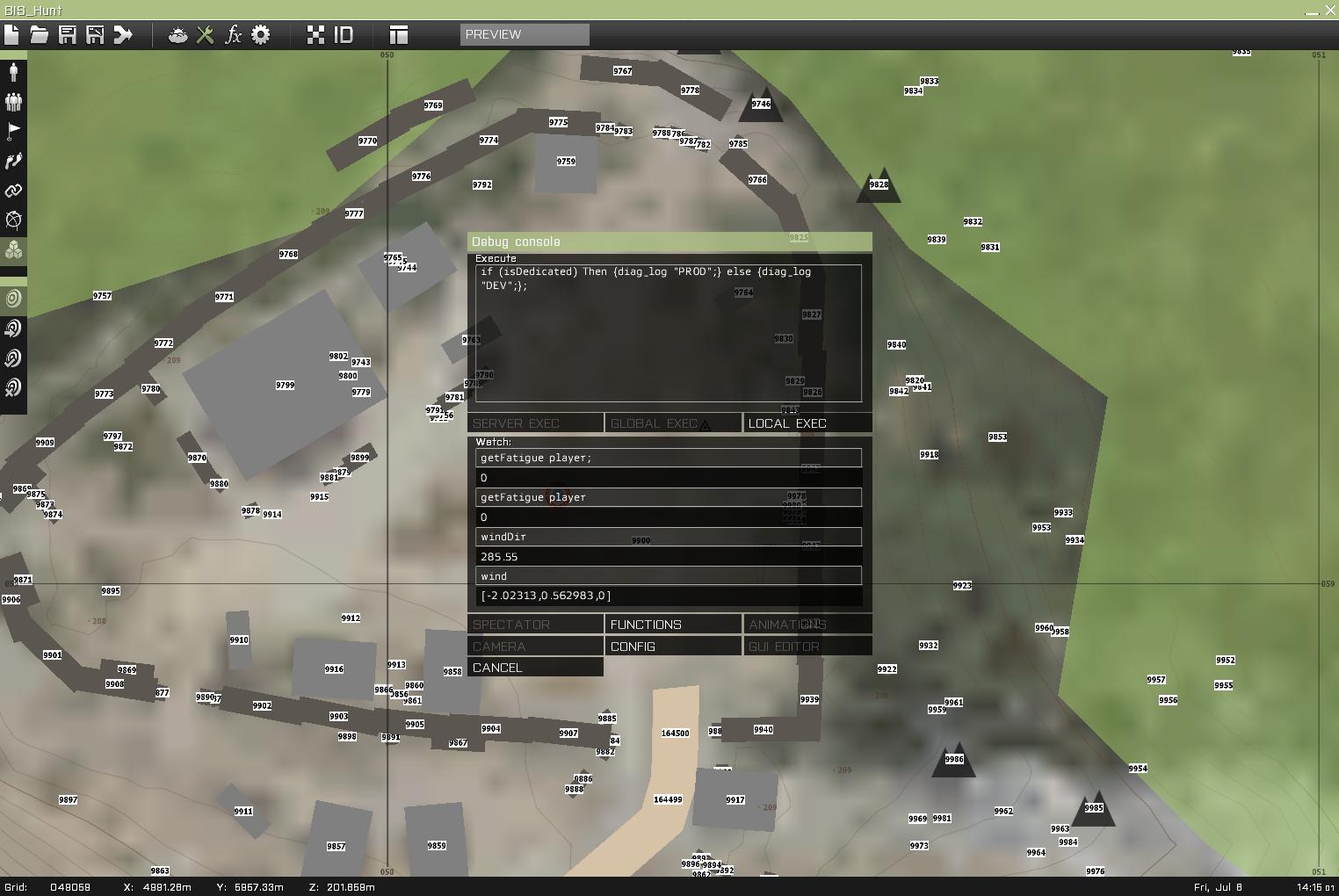Image resolution: width=1339 pixels, height=896 pixels.
Task: Select the modules cubes mode
Action: pyautogui.click(x=13, y=250)
